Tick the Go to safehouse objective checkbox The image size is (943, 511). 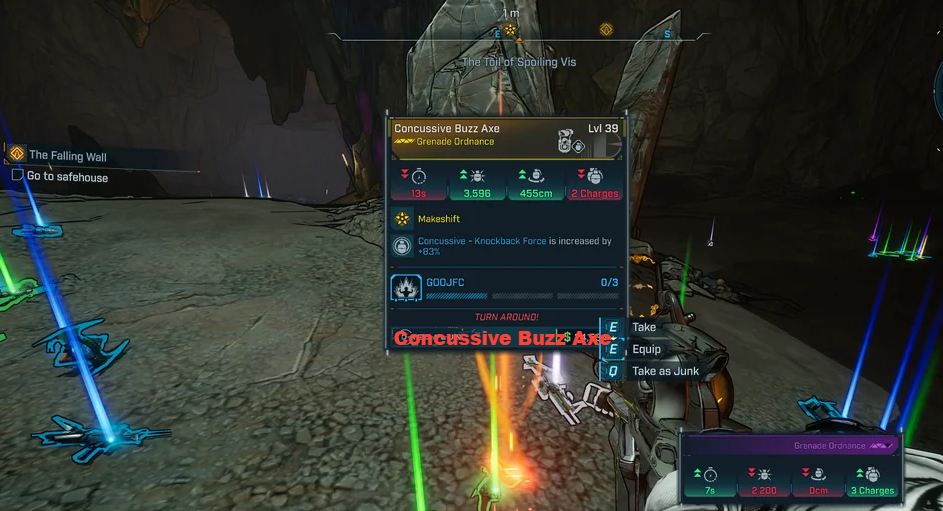(x=17, y=176)
